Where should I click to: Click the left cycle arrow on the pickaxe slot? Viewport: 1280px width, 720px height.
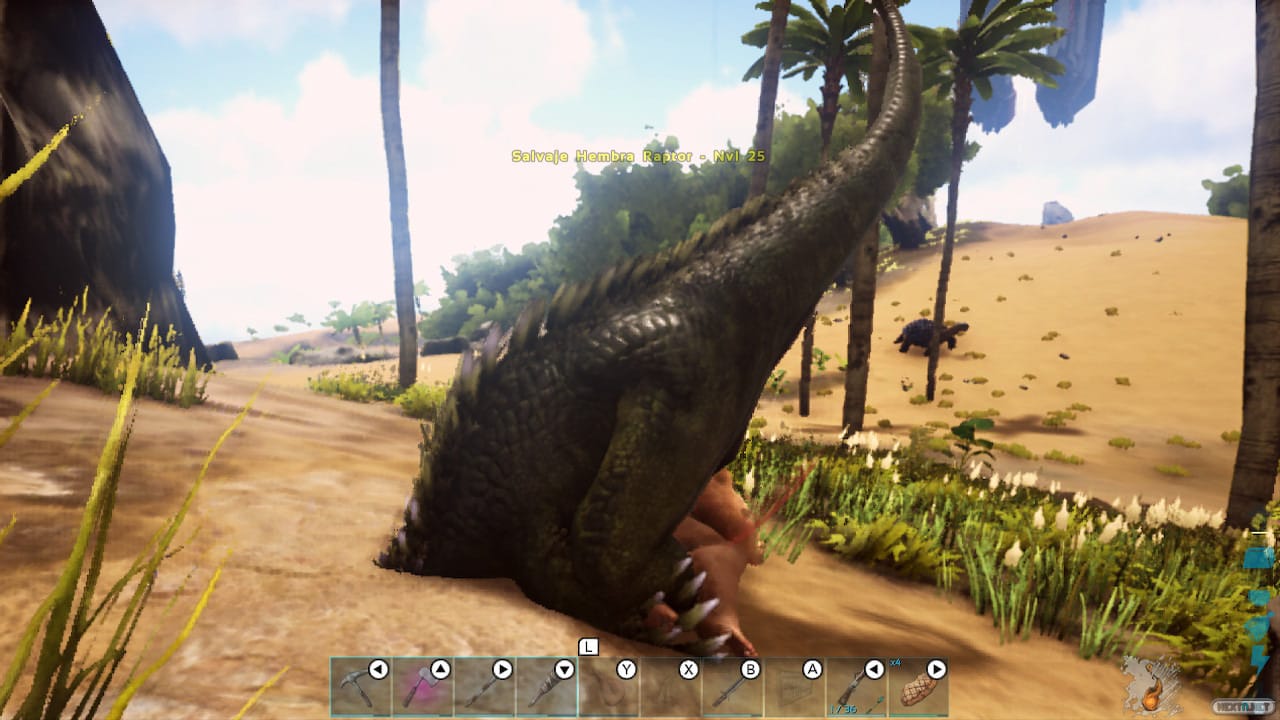378,670
